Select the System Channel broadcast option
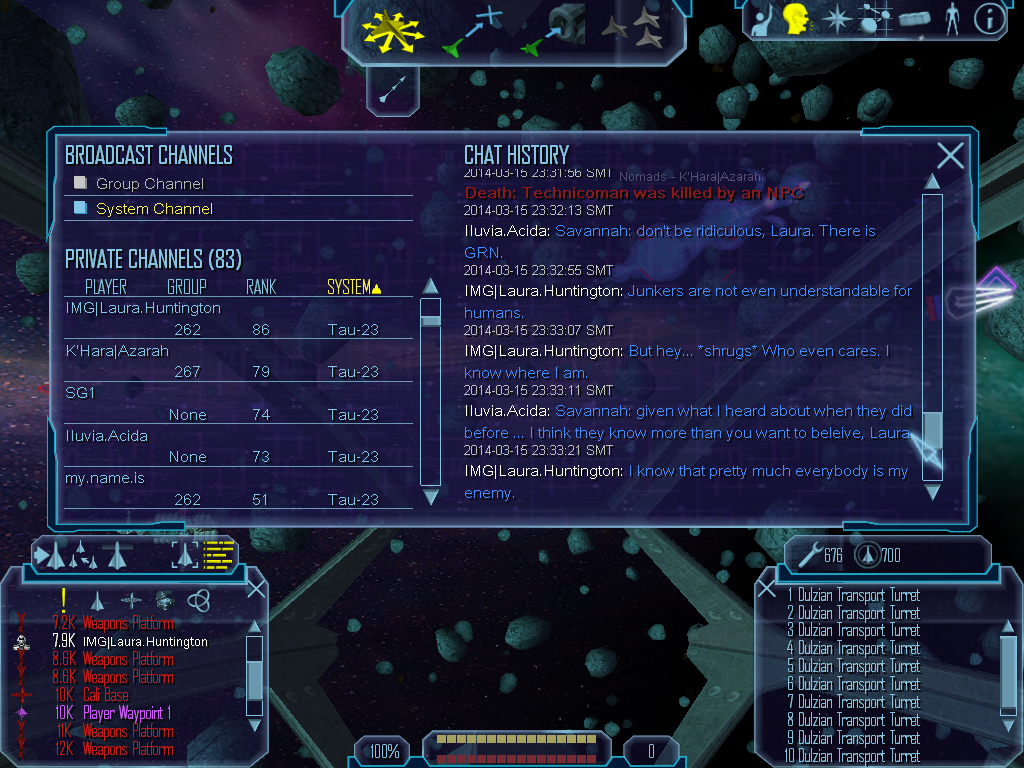This screenshot has width=1024, height=768. coord(154,209)
